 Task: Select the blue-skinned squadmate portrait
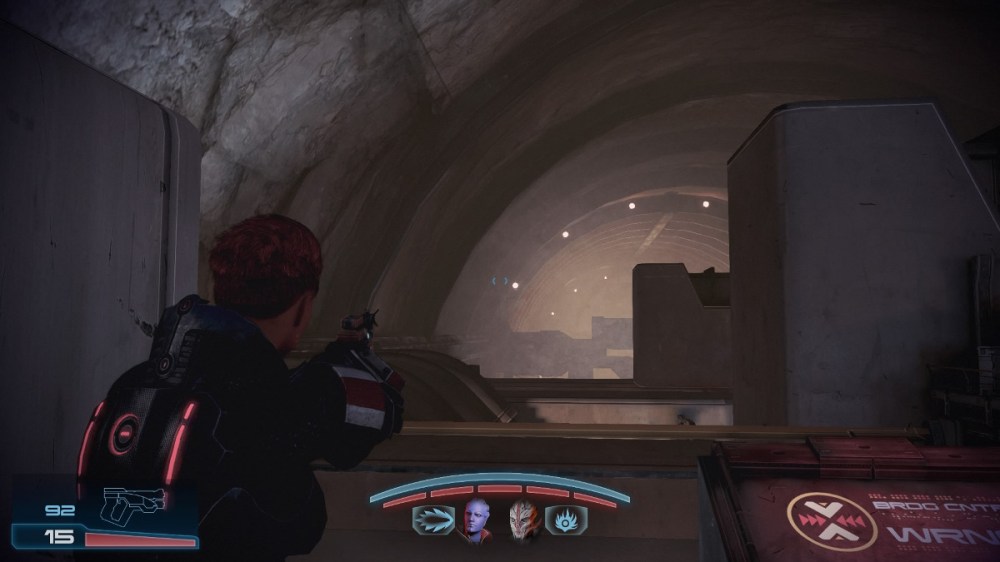(x=476, y=520)
